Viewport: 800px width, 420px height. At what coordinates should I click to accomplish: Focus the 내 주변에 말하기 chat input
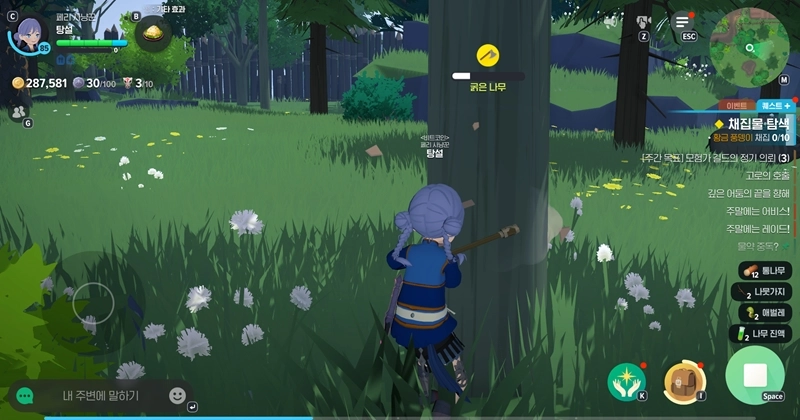click(x=100, y=396)
